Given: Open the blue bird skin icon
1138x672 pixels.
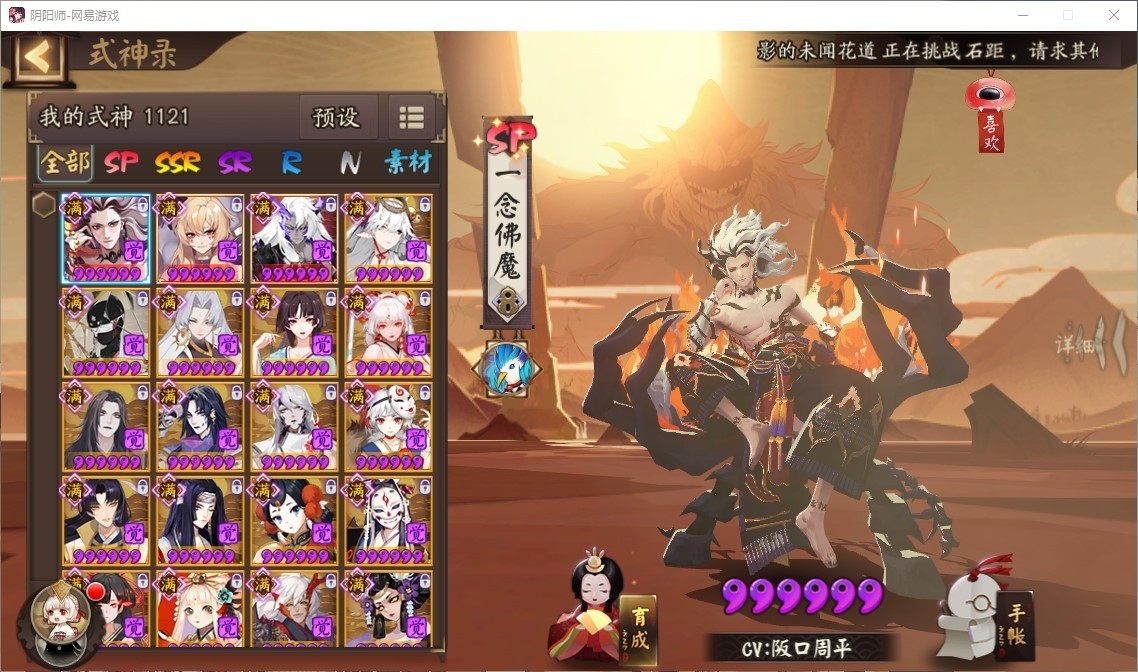Looking at the screenshot, I should coord(506,369).
